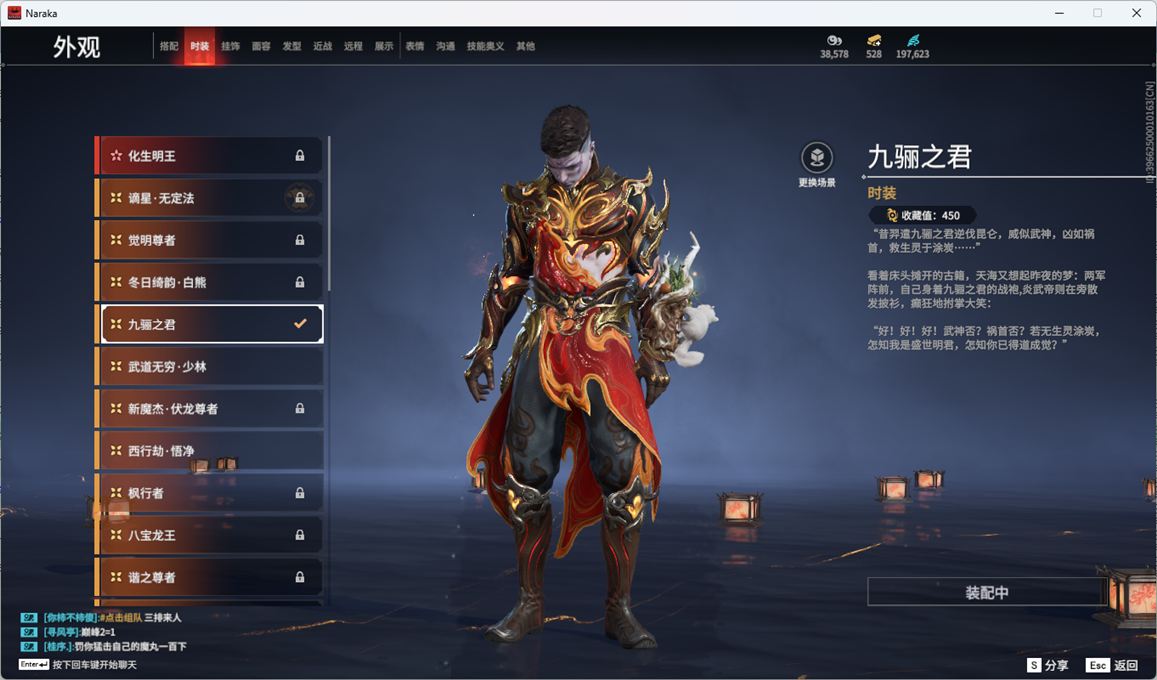Select the 化生明王 outfit
The image size is (1157, 680).
coord(210,156)
